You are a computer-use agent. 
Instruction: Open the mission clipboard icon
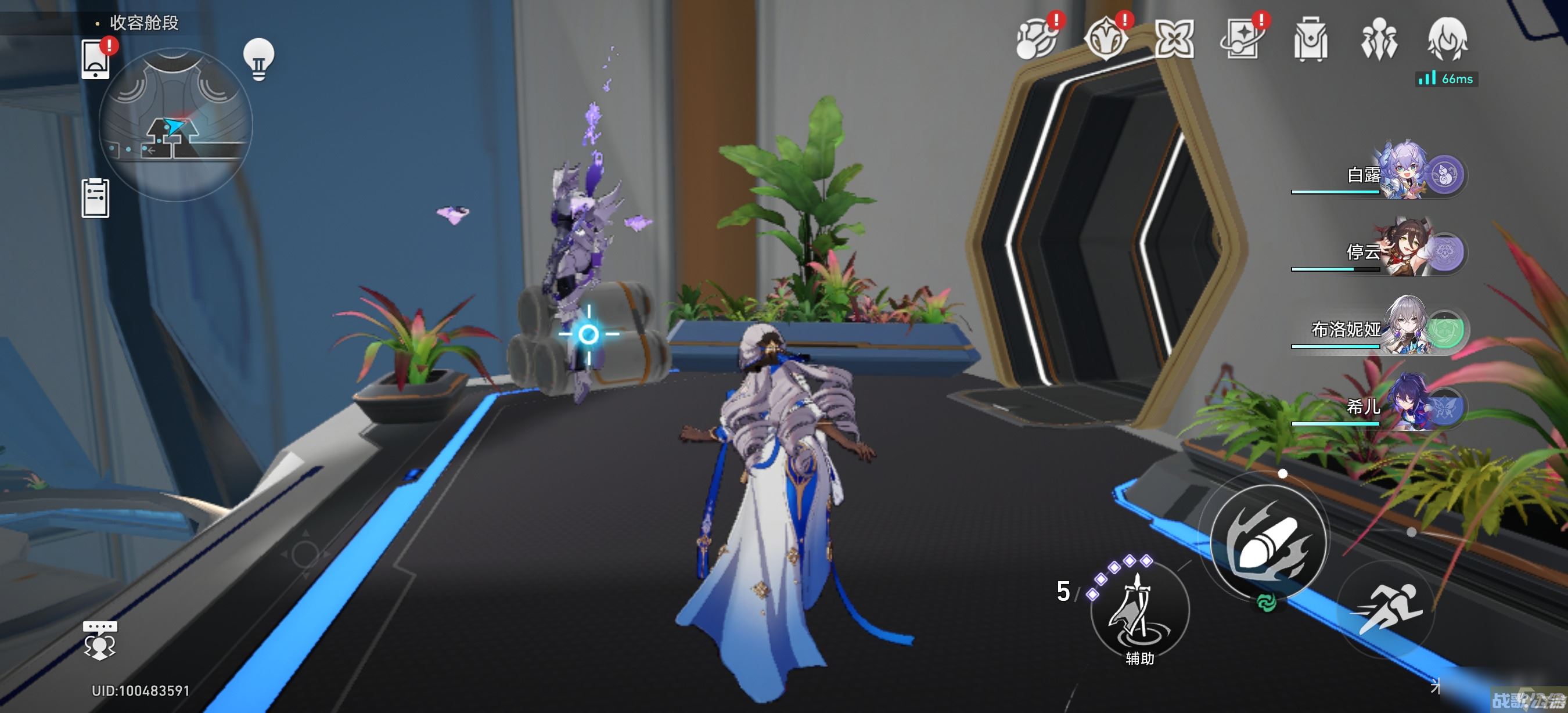coord(96,198)
